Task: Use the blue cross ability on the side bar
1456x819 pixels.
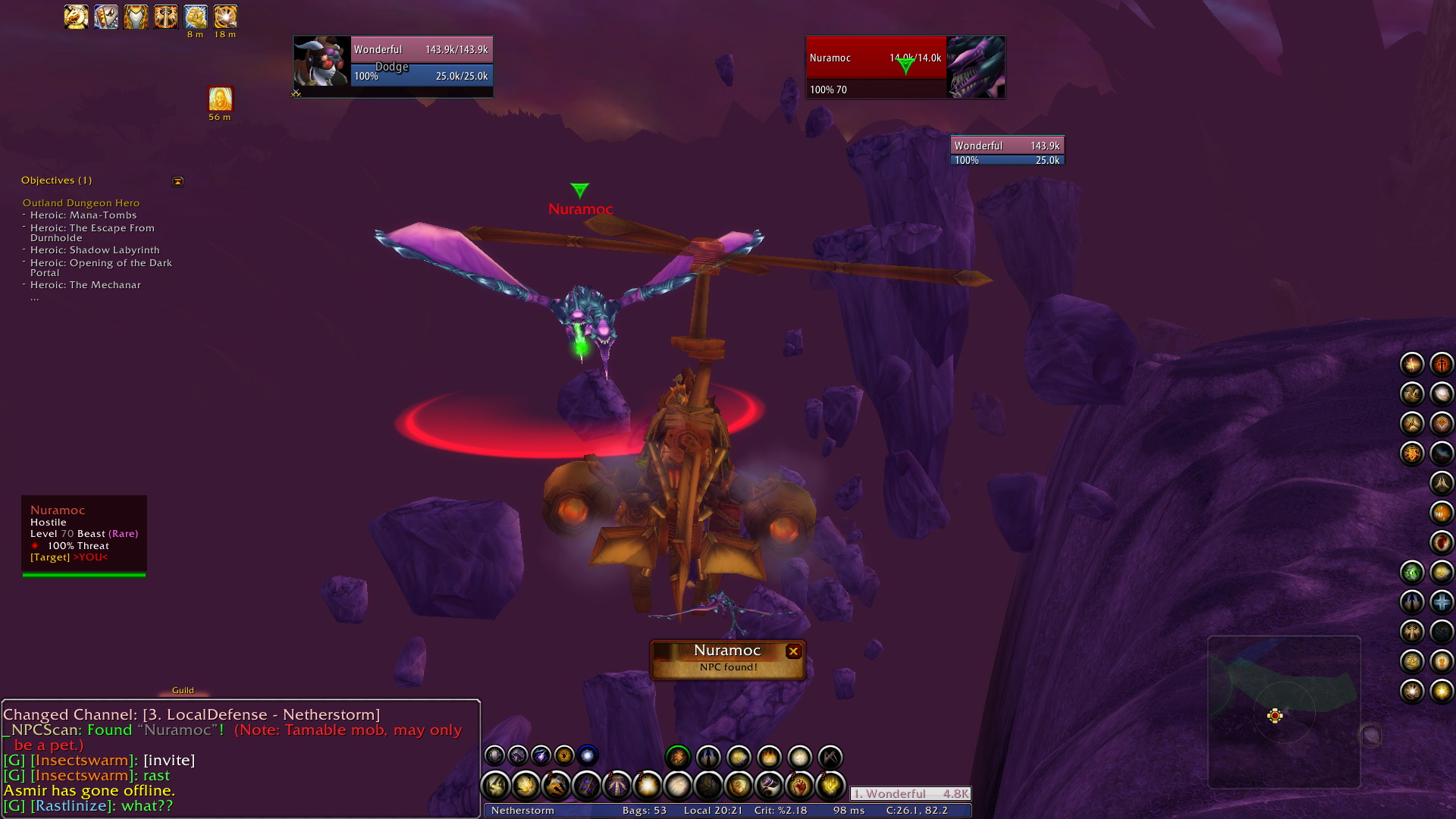Action: pos(1441,602)
